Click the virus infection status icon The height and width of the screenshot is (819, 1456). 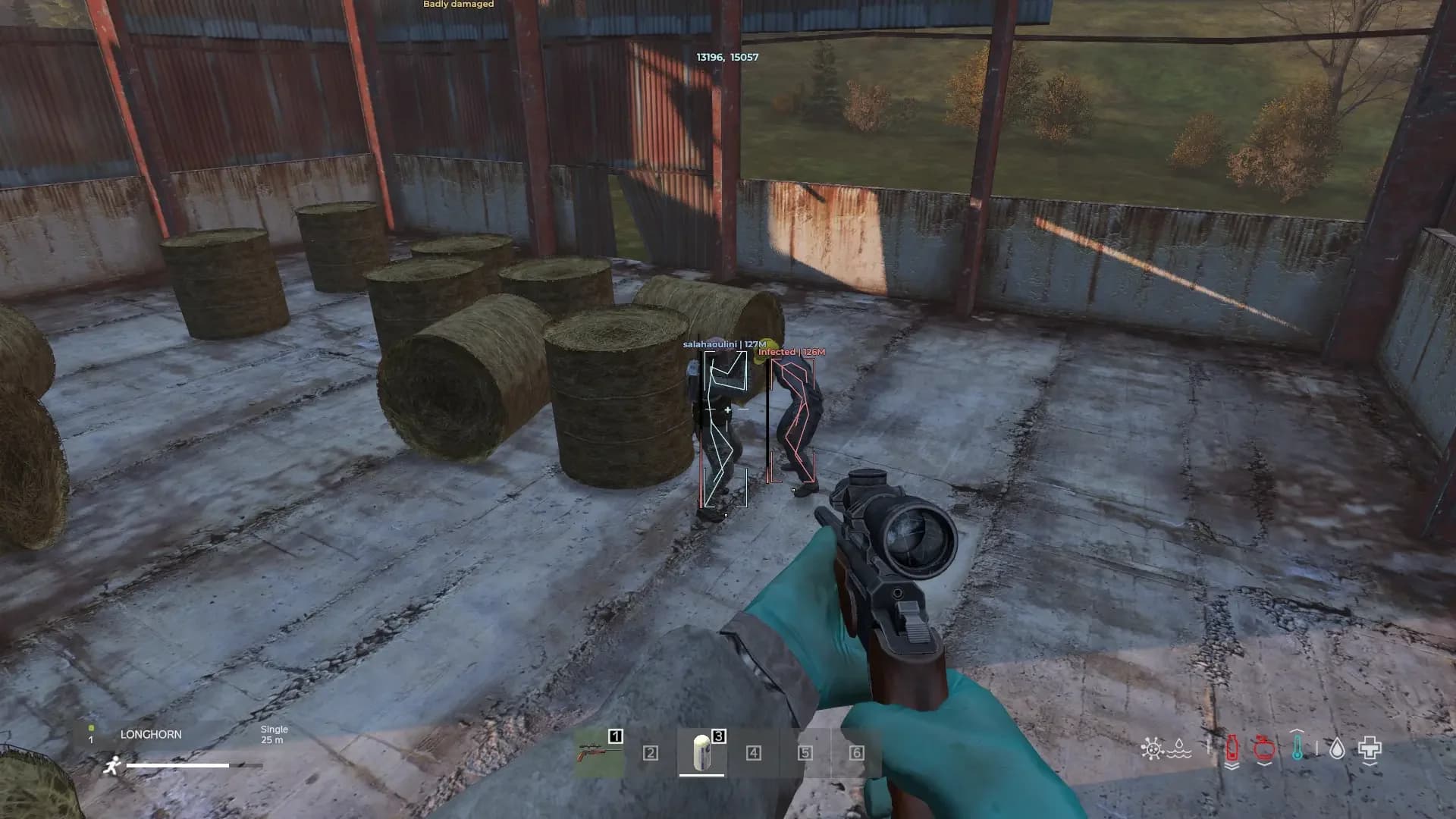tap(1153, 748)
